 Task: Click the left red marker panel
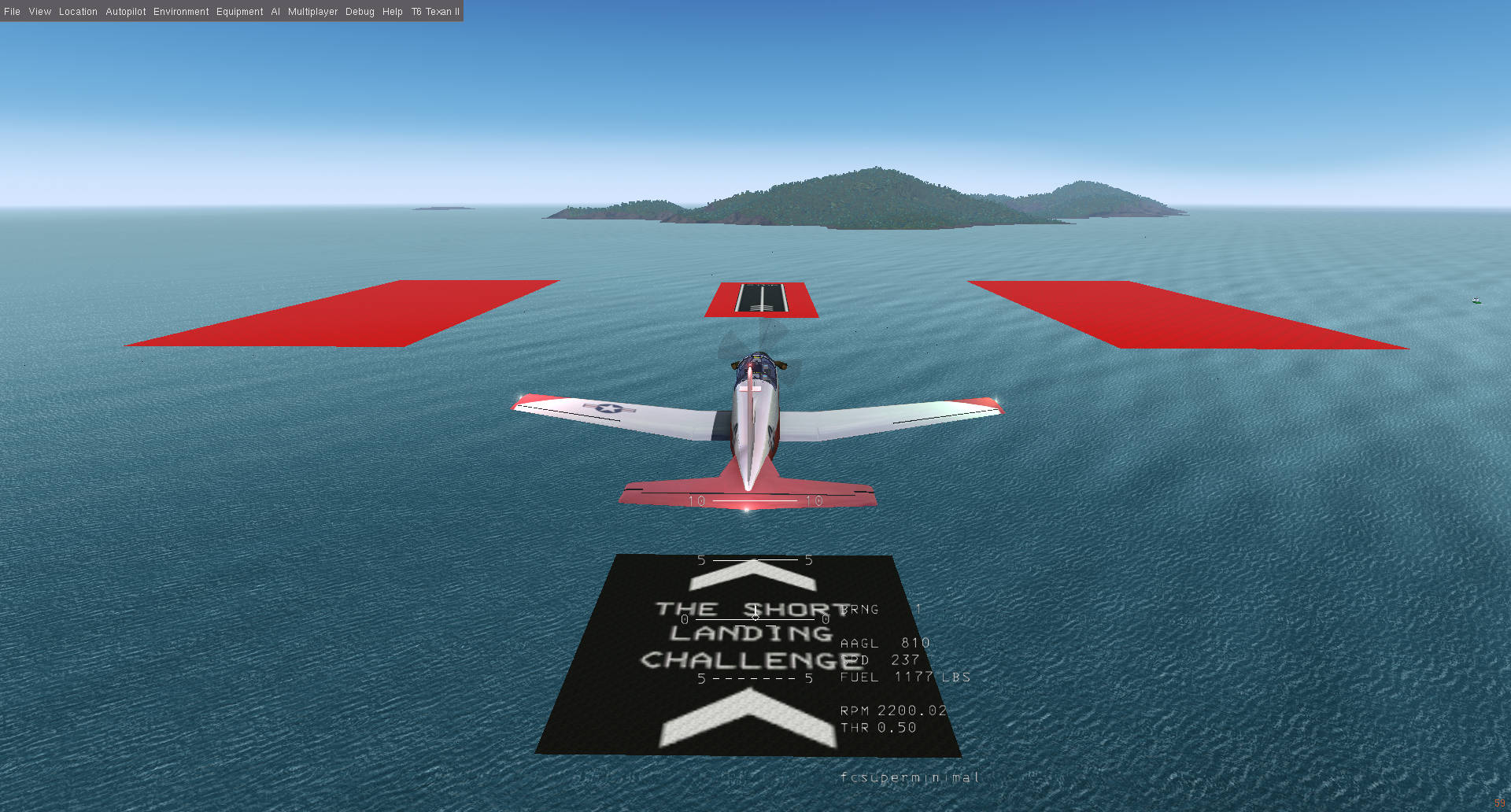click(346, 315)
